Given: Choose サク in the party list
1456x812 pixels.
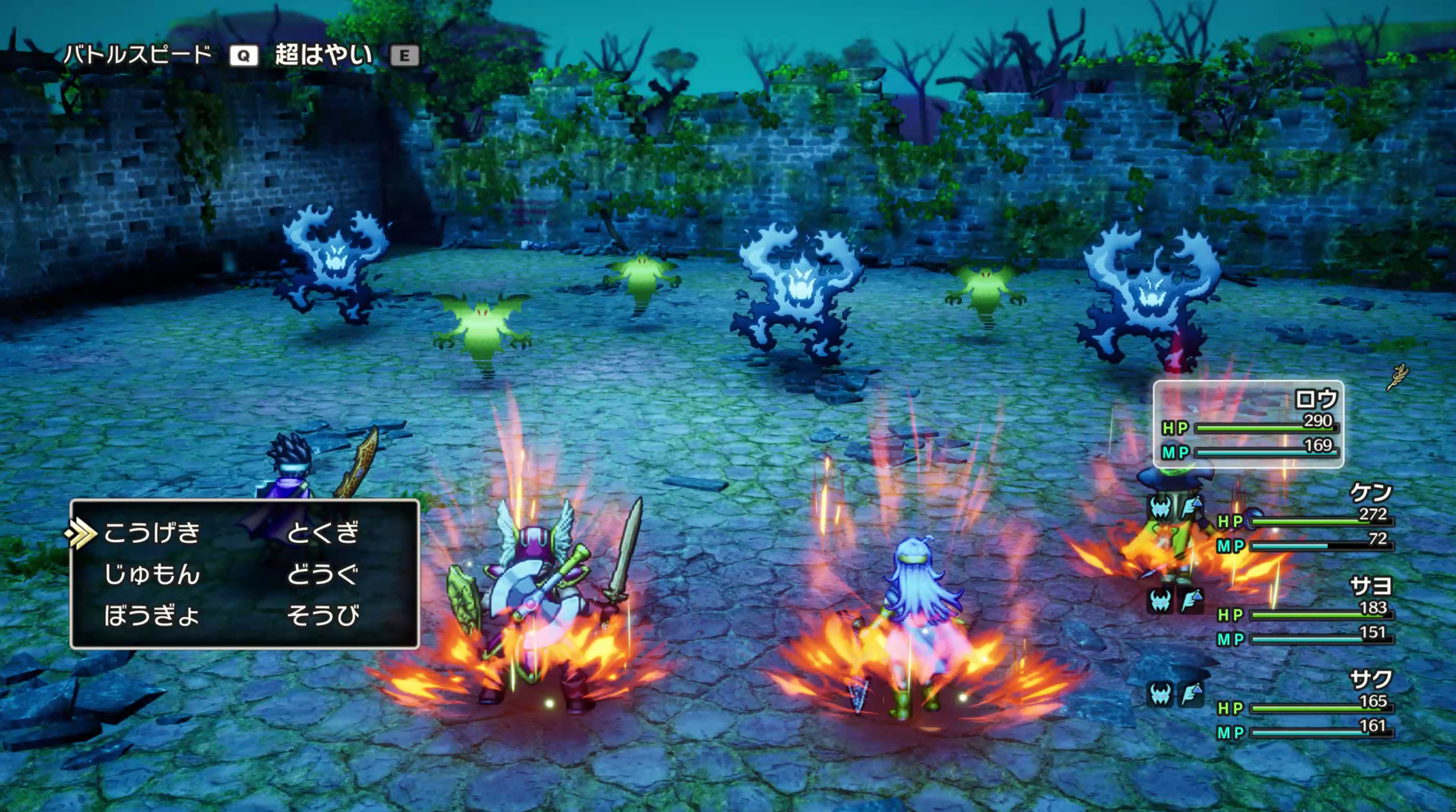Looking at the screenshot, I should [1370, 679].
